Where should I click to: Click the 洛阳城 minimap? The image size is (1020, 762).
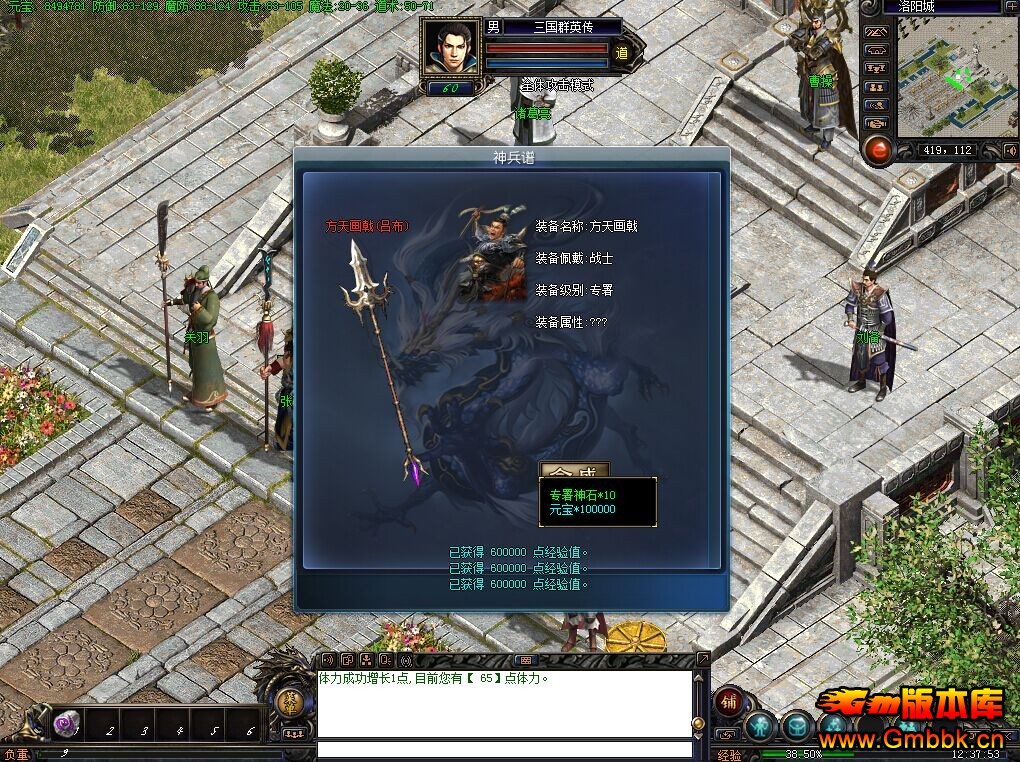pyautogui.click(x=944, y=78)
